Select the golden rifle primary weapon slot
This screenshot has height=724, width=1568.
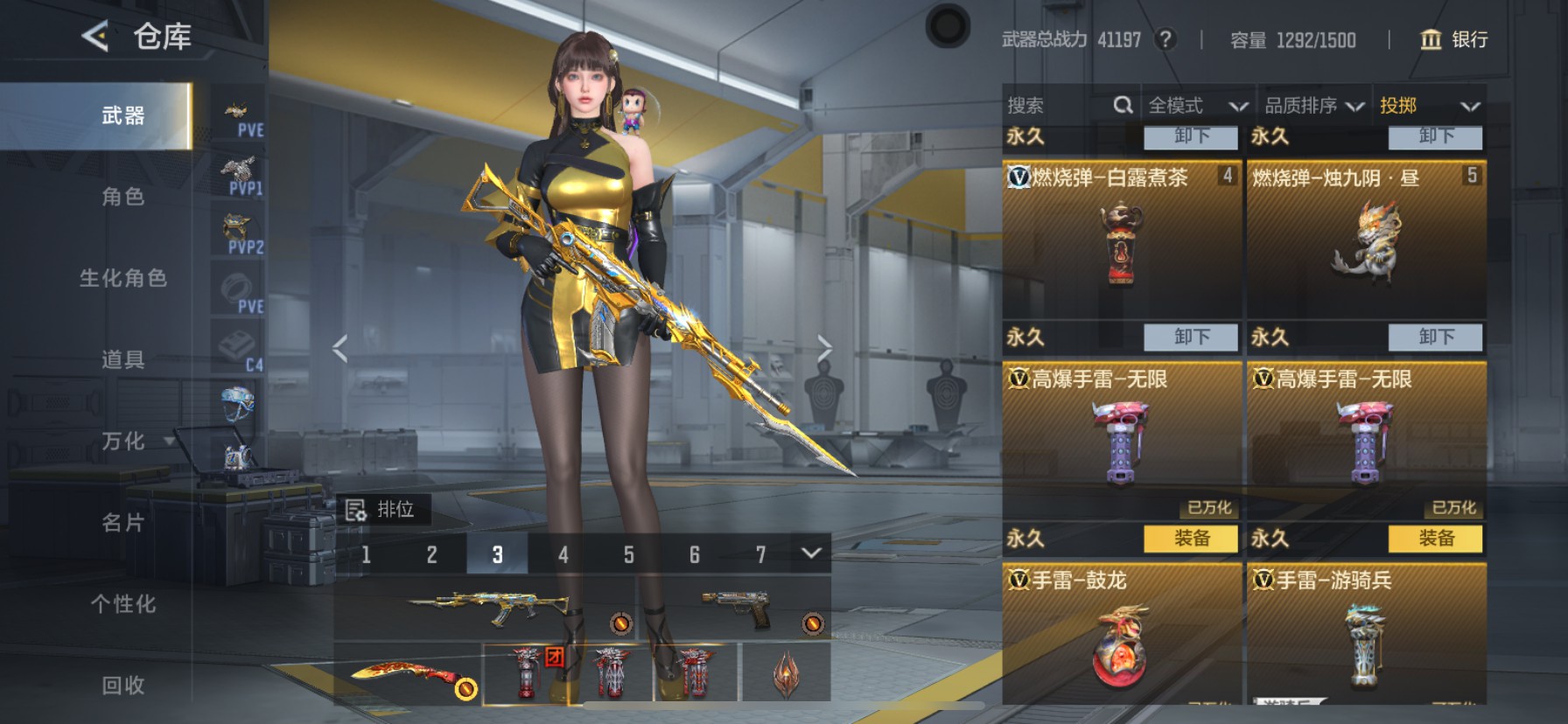(488, 607)
